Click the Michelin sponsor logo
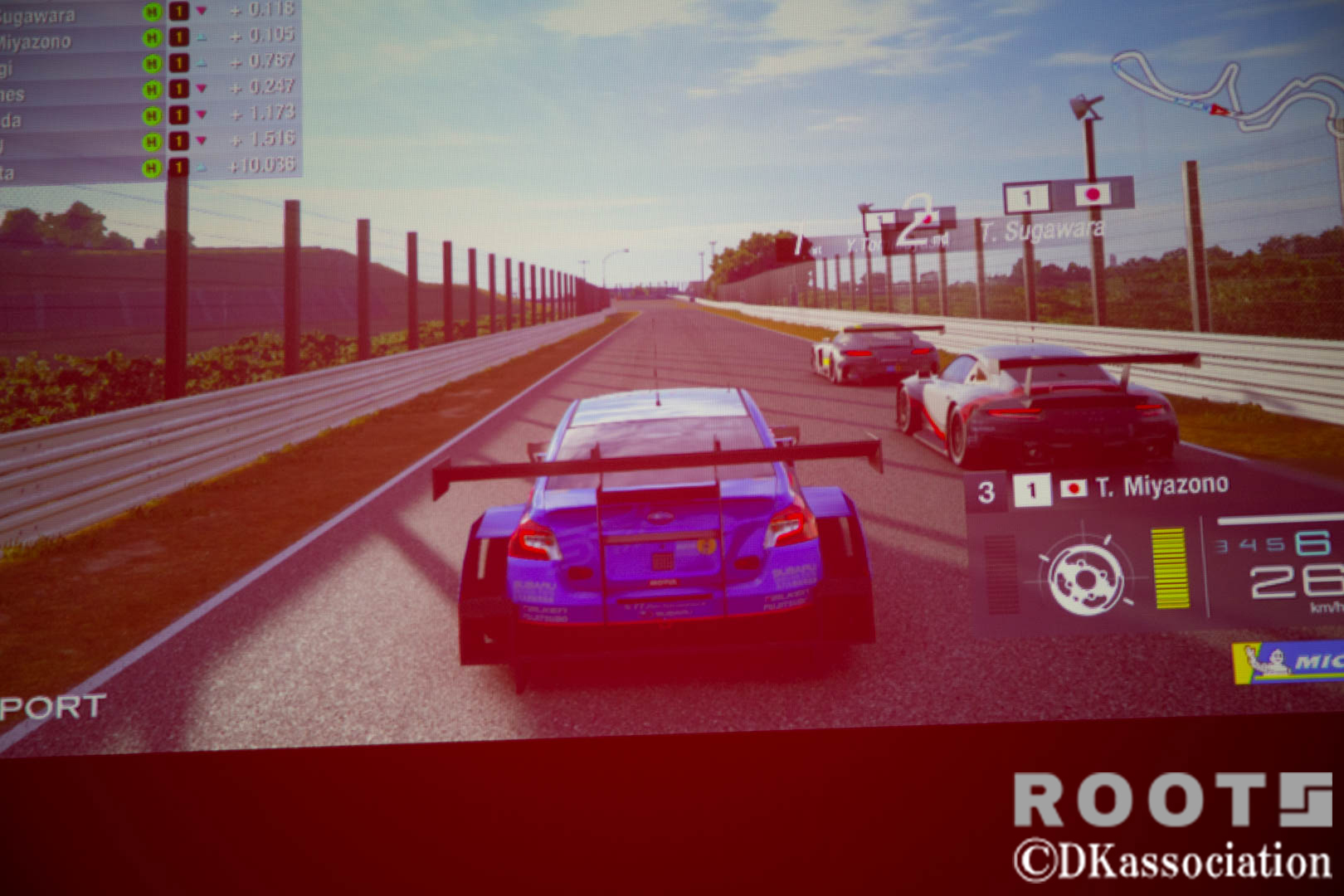The image size is (1344, 896). pos(1290,662)
